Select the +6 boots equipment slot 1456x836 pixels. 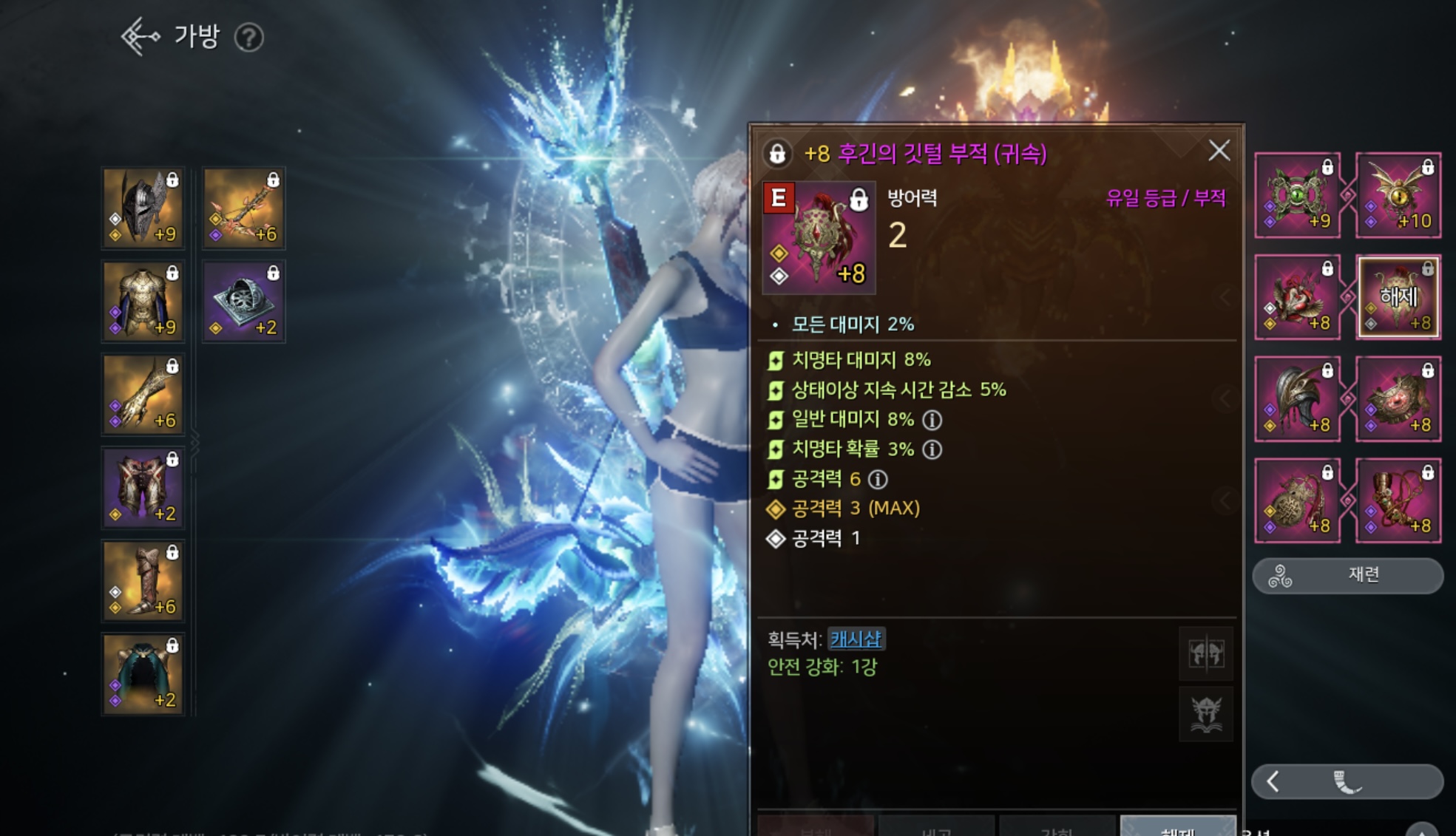(x=143, y=580)
